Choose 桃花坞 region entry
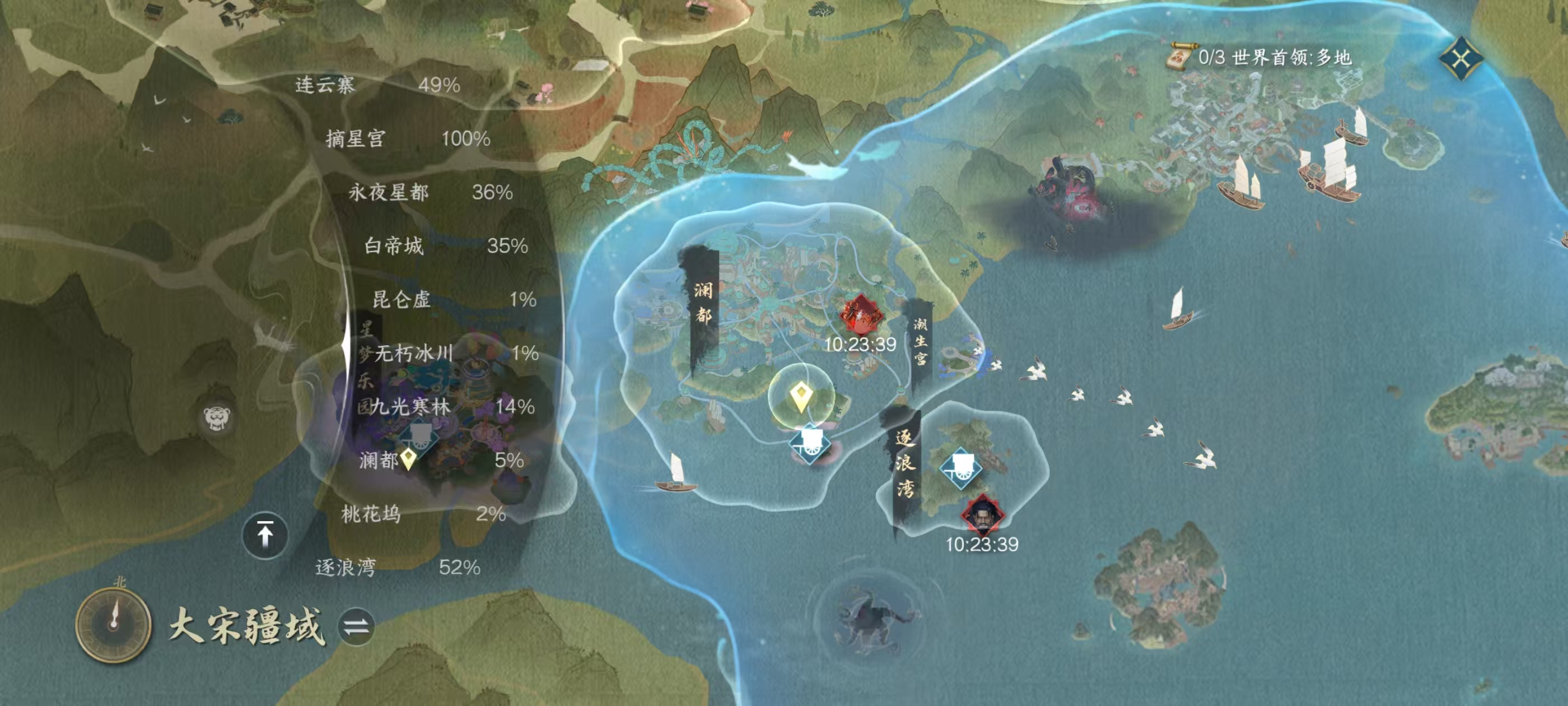 [422, 514]
